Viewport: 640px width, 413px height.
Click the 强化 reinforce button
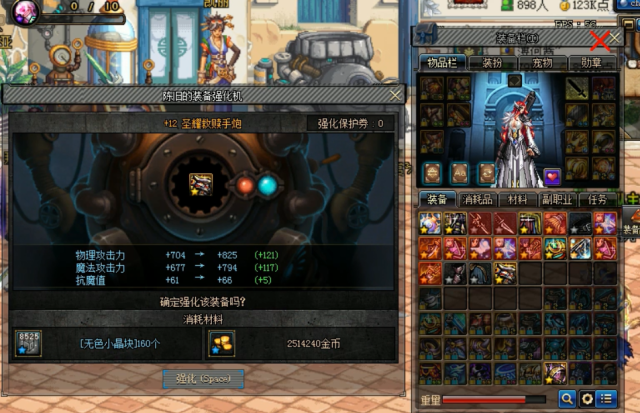(203, 380)
